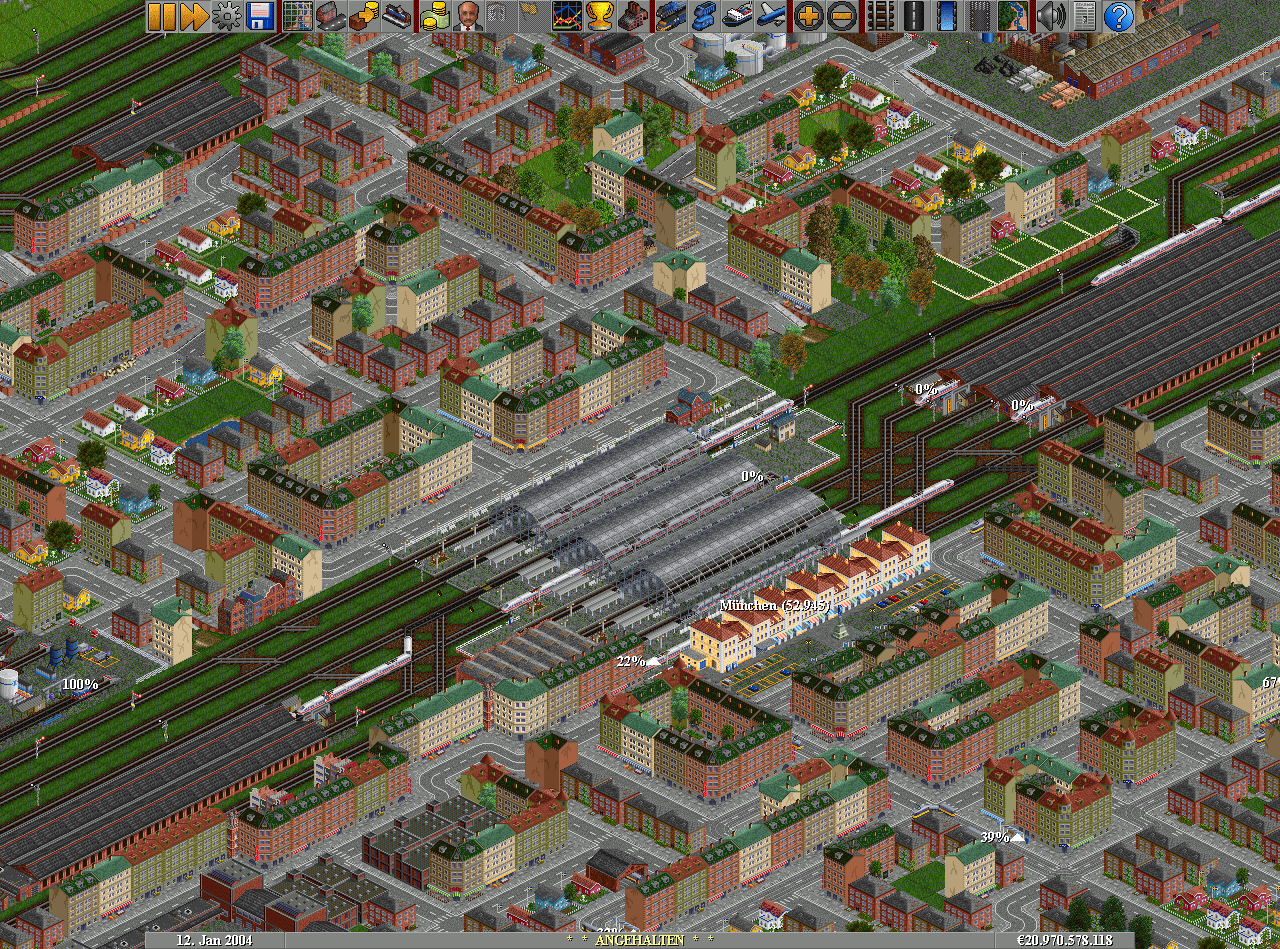Click the pause game button

[161, 16]
